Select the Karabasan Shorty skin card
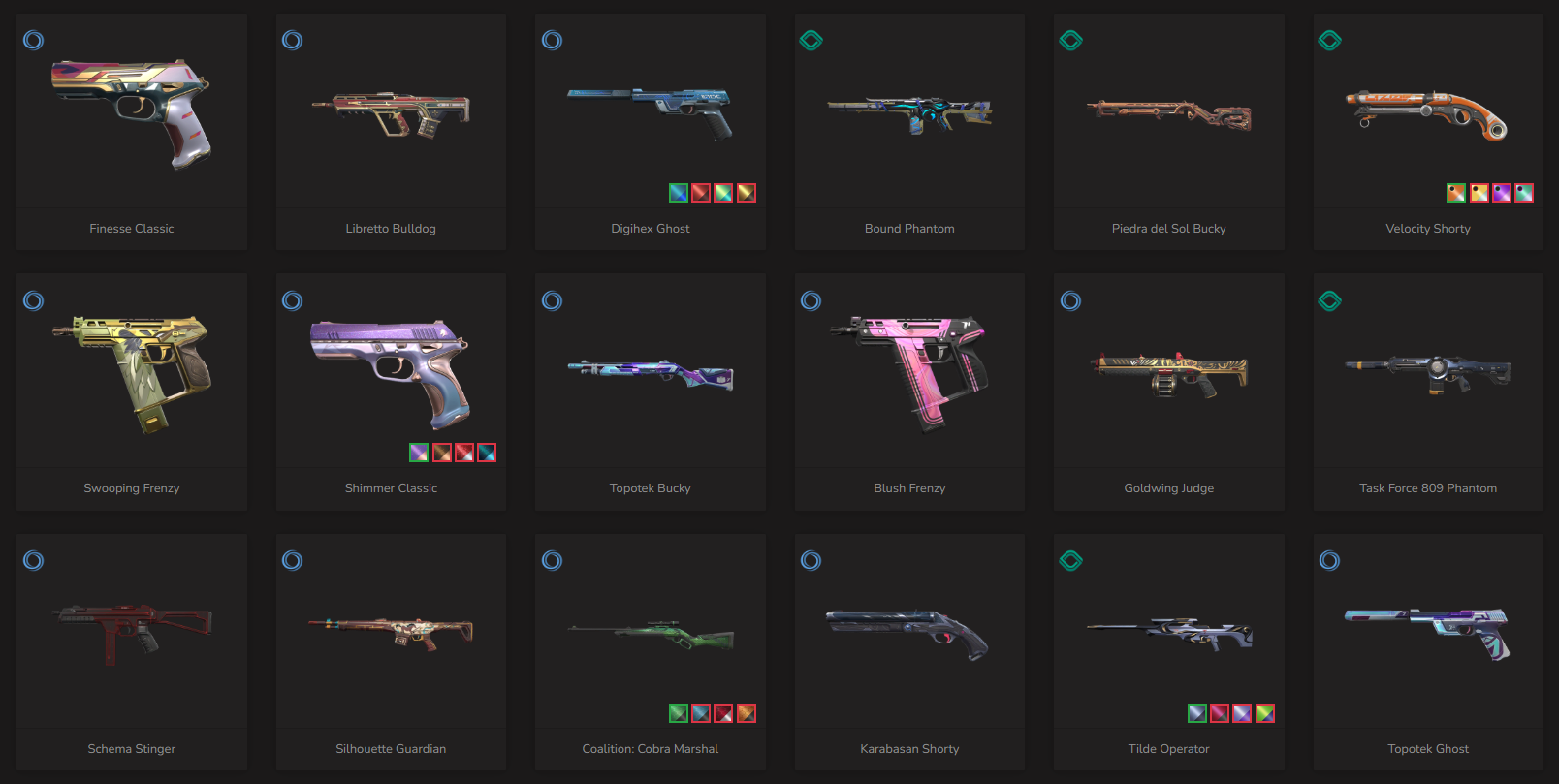 [909, 636]
